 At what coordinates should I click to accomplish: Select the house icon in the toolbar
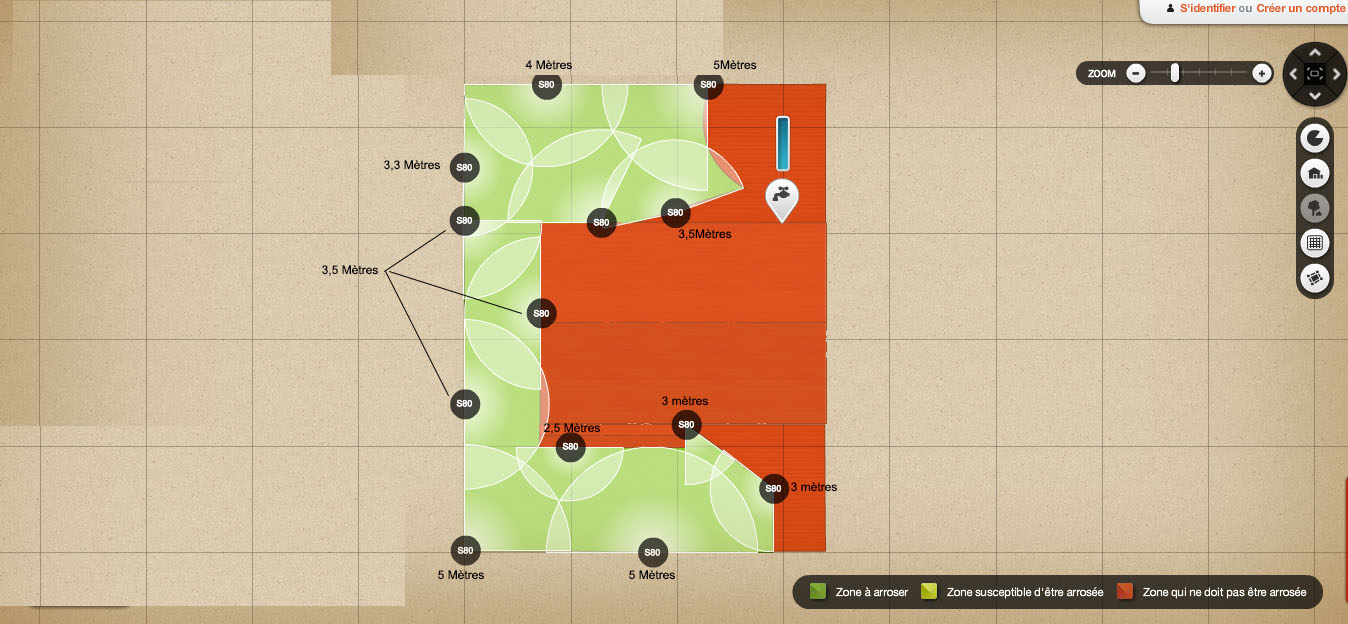1315,174
